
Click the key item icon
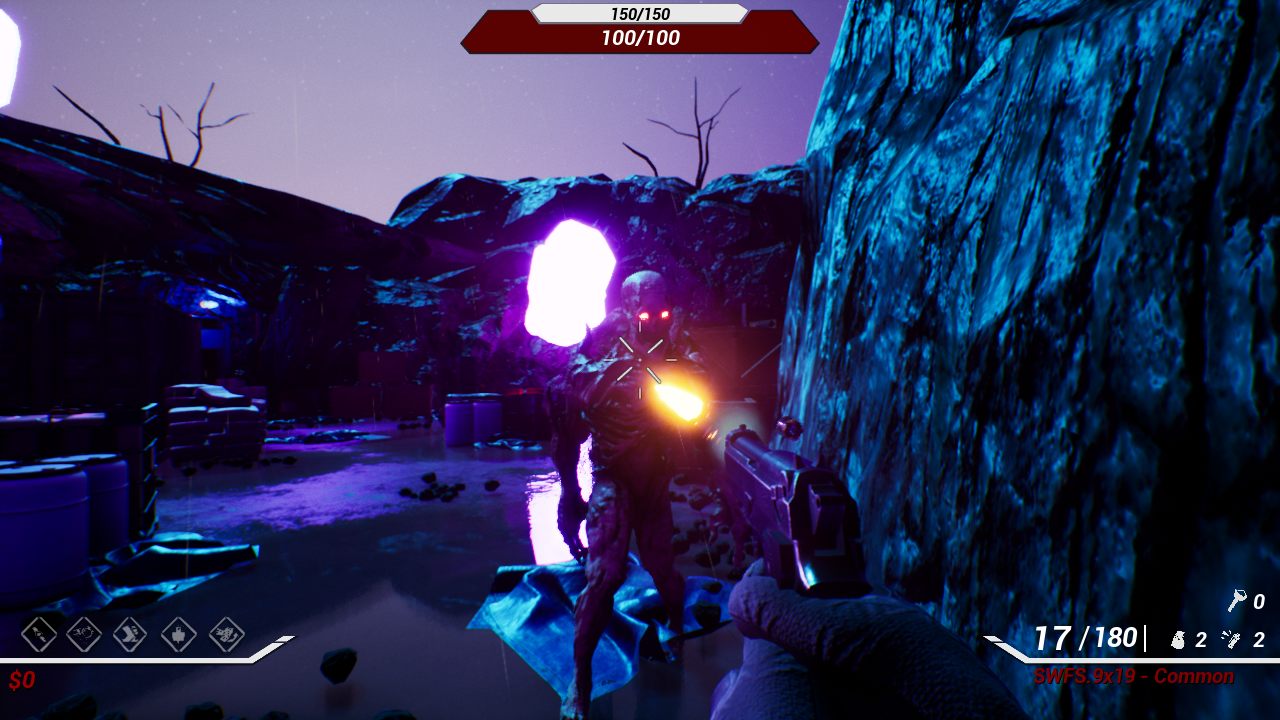tap(1236, 601)
